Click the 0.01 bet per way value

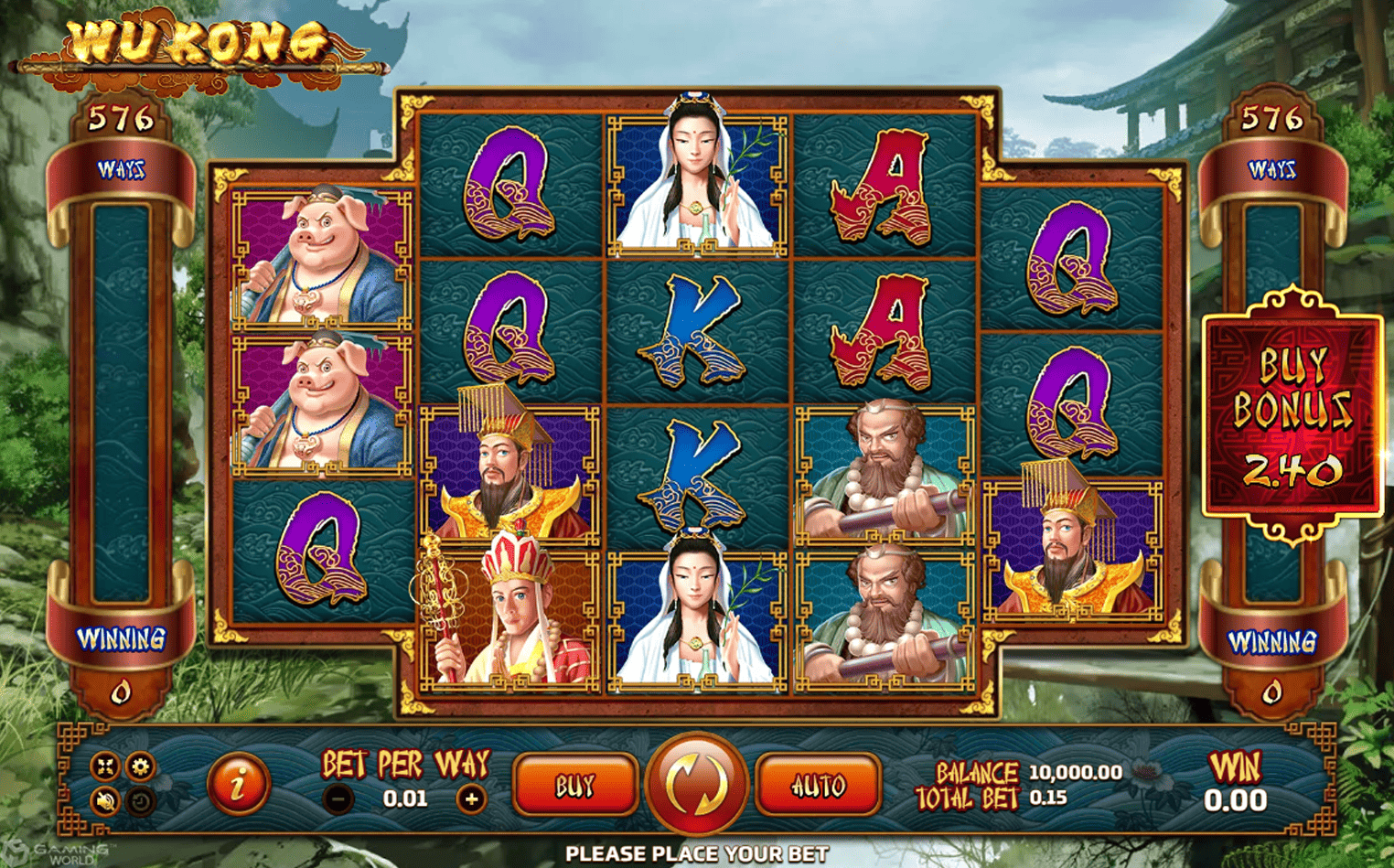click(x=404, y=798)
